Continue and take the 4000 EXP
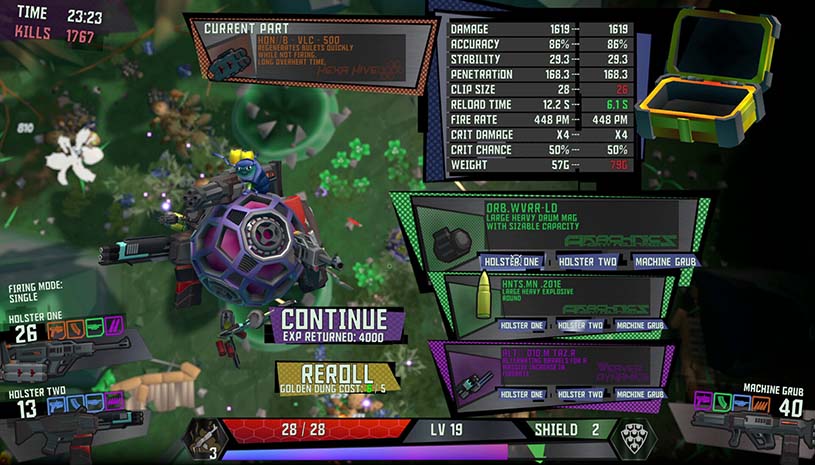 (x=334, y=325)
